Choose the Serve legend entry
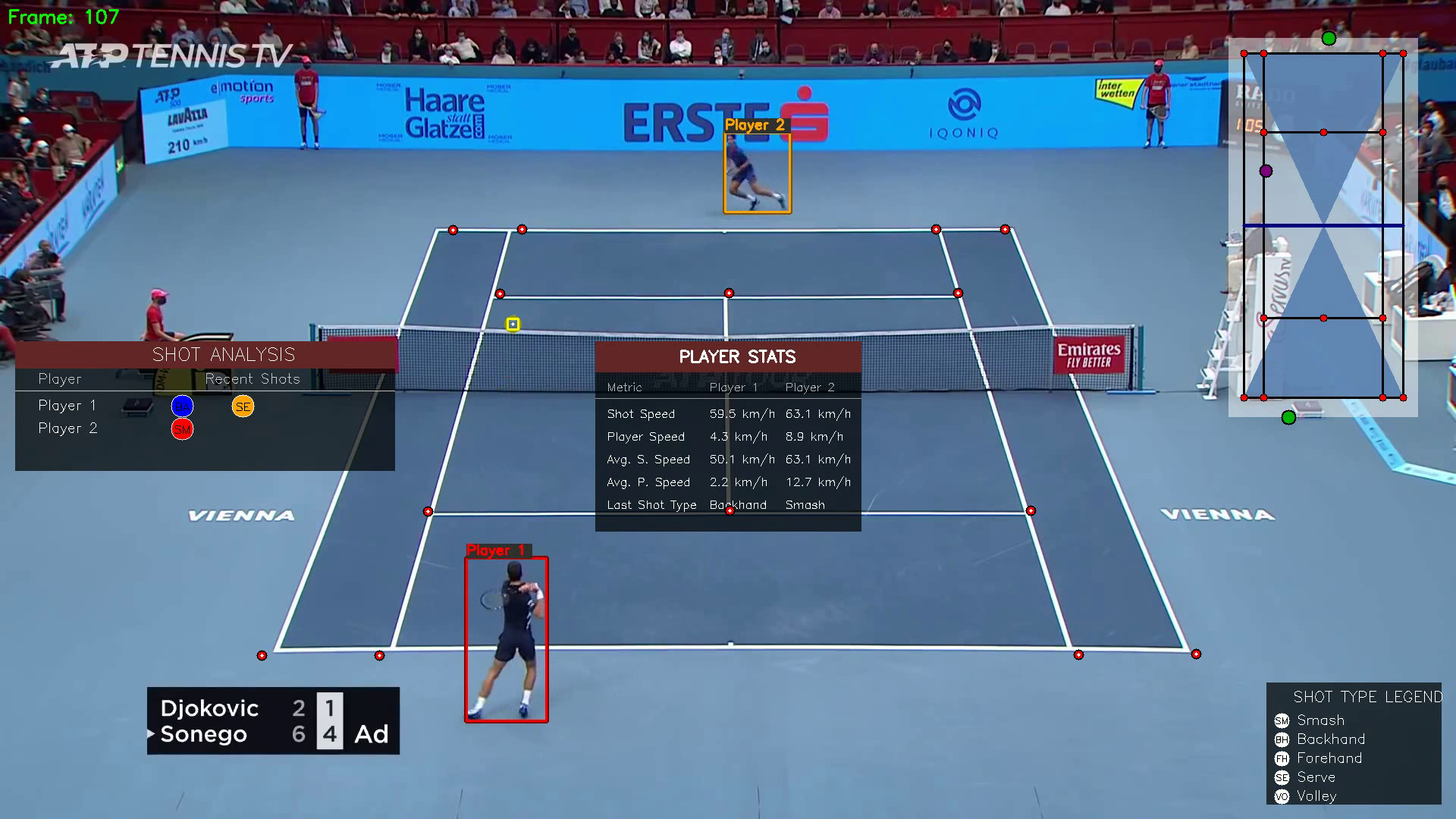This screenshot has width=1456, height=819. [x=1315, y=777]
